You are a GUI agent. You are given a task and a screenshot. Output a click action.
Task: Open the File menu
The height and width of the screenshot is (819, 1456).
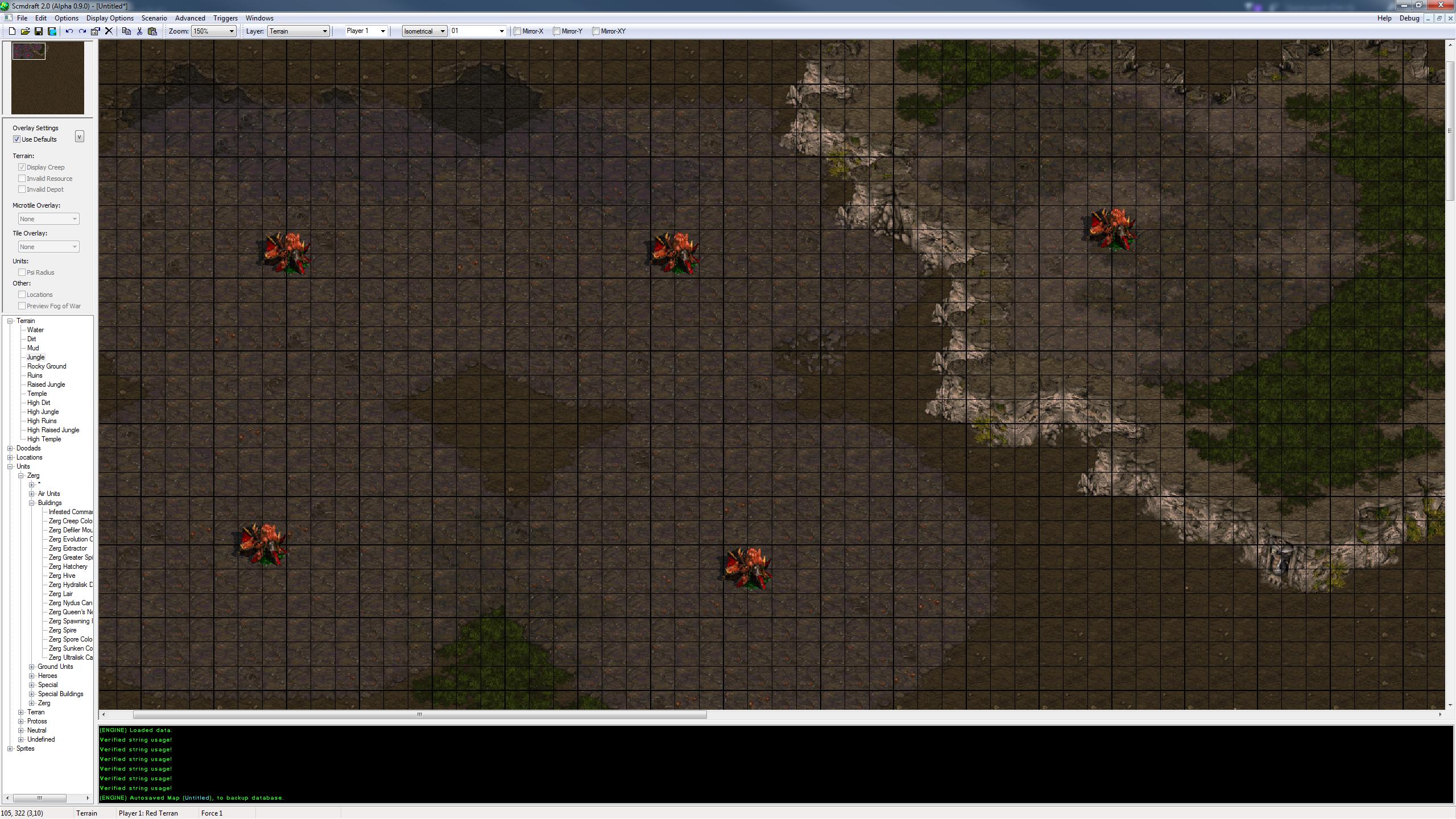click(22, 18)
